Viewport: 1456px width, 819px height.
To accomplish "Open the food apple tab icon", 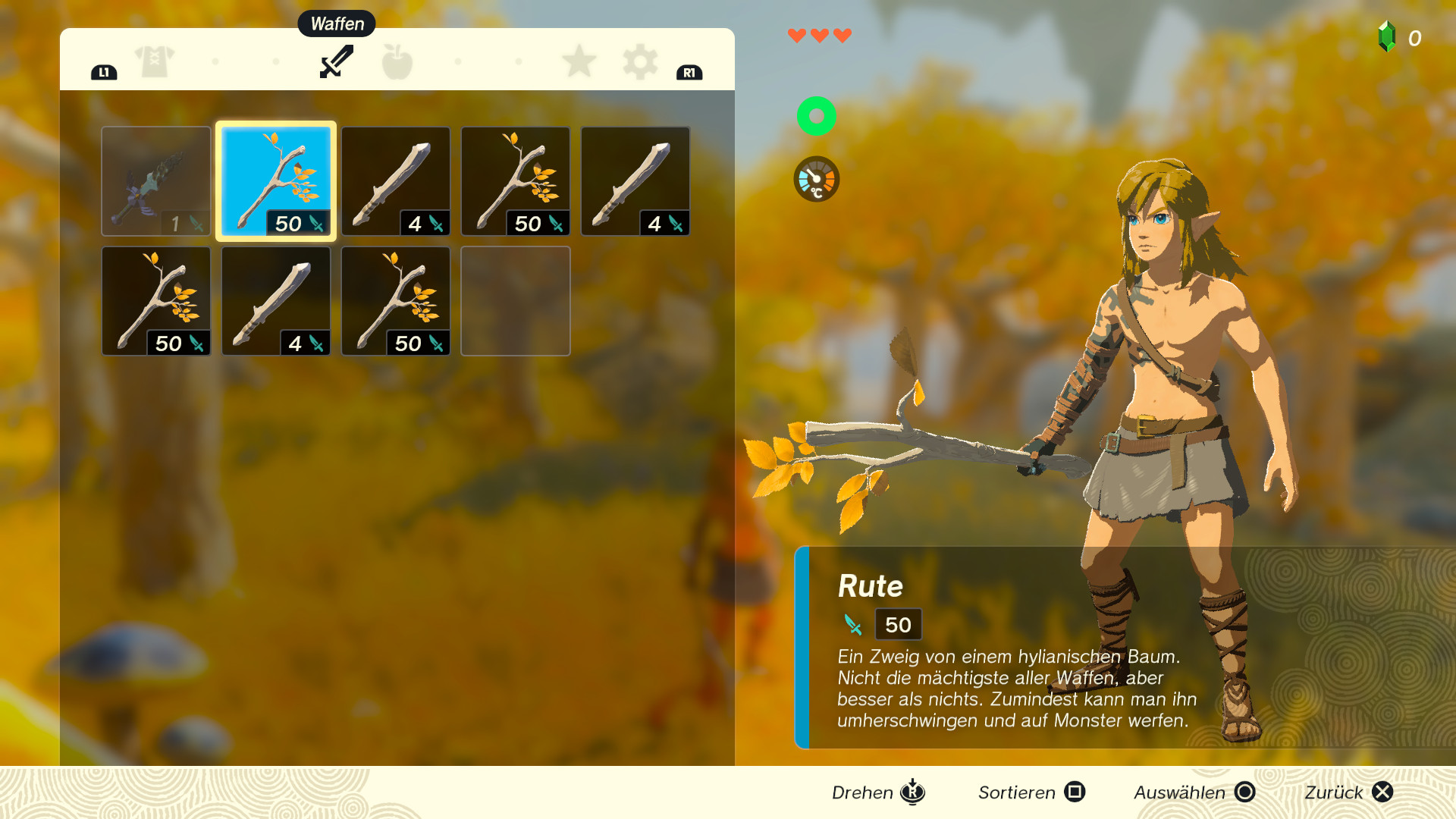I will pos(397,62).
